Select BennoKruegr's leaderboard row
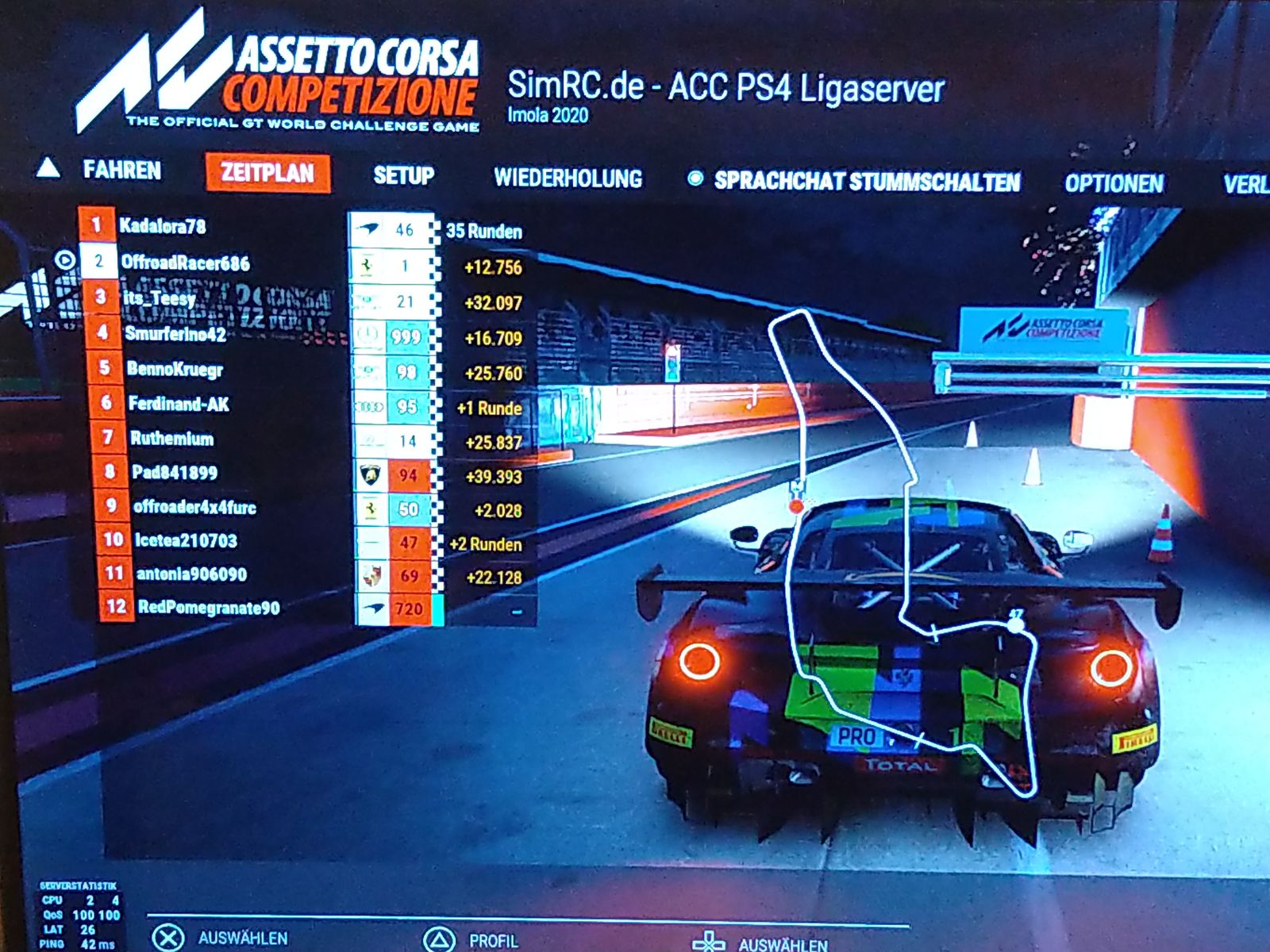The width and height of the screenshot is (1270, 952). coord(175,369)
